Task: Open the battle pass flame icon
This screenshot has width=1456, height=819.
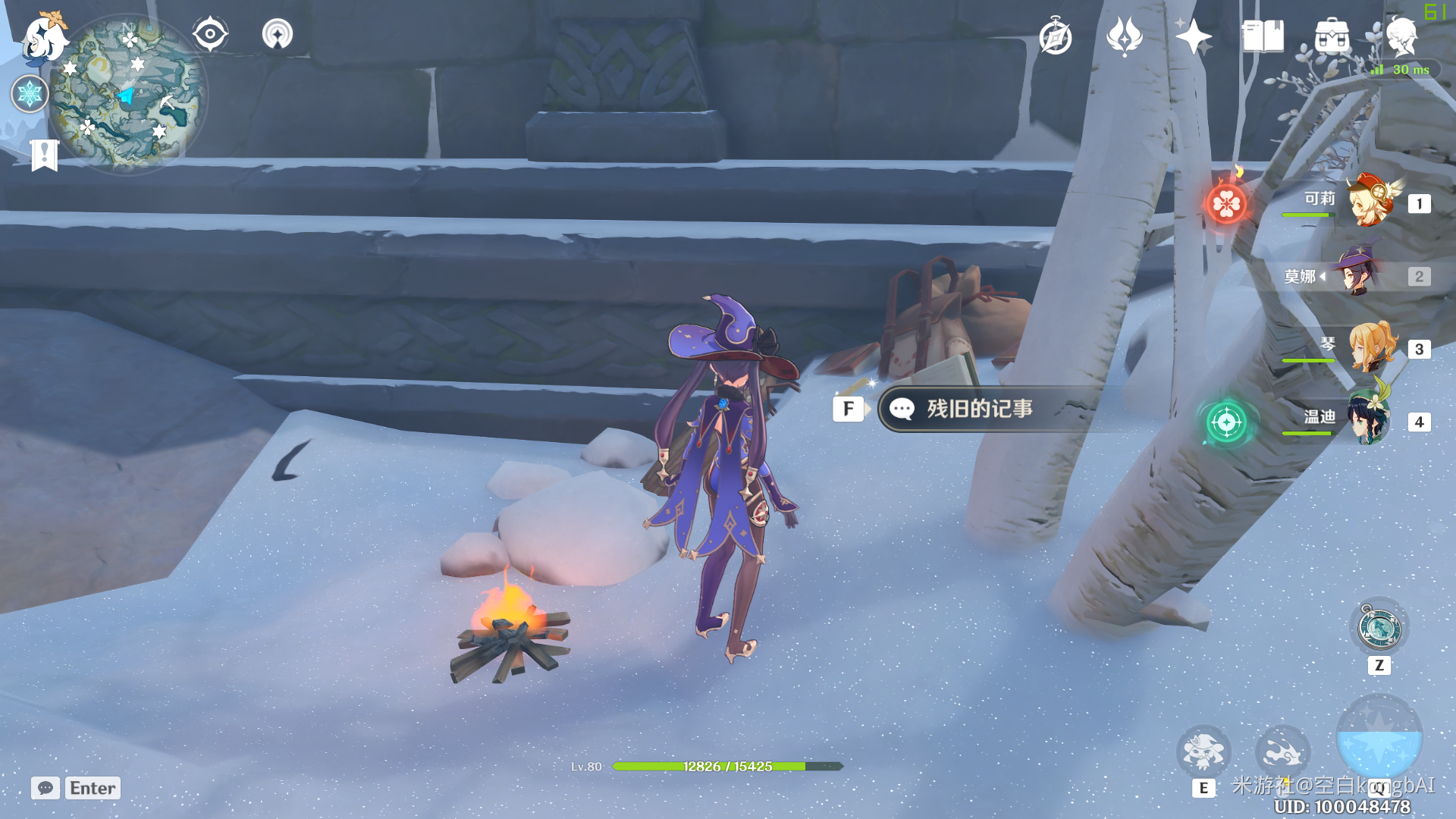Action: [1125, 36]
